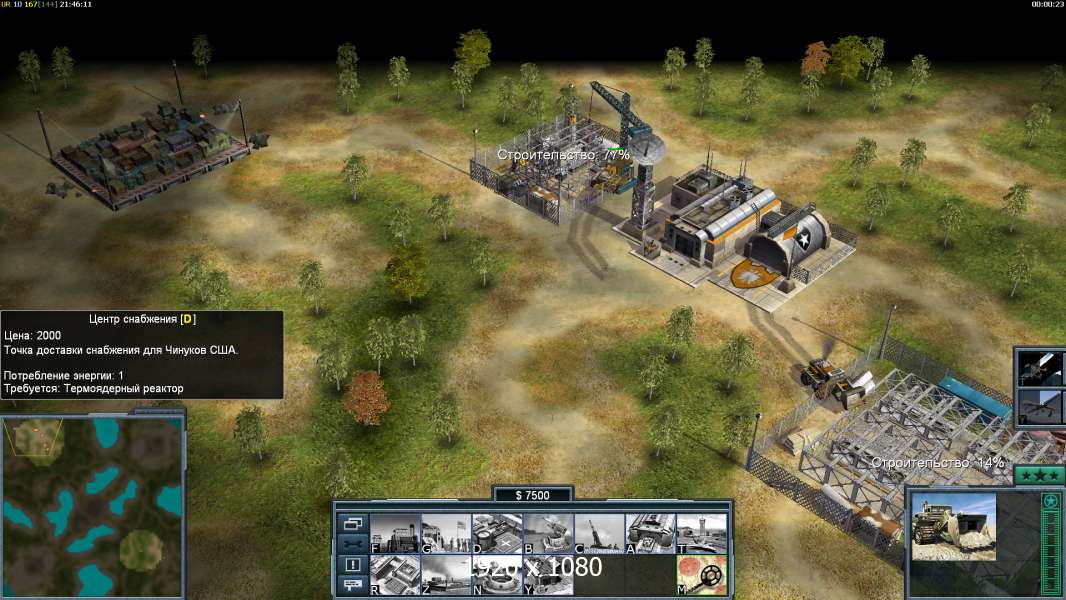Screen dimensions: 1066x600
Task: Choose the barracks build icon with flag (G)
Action: [x=446, y=533]
